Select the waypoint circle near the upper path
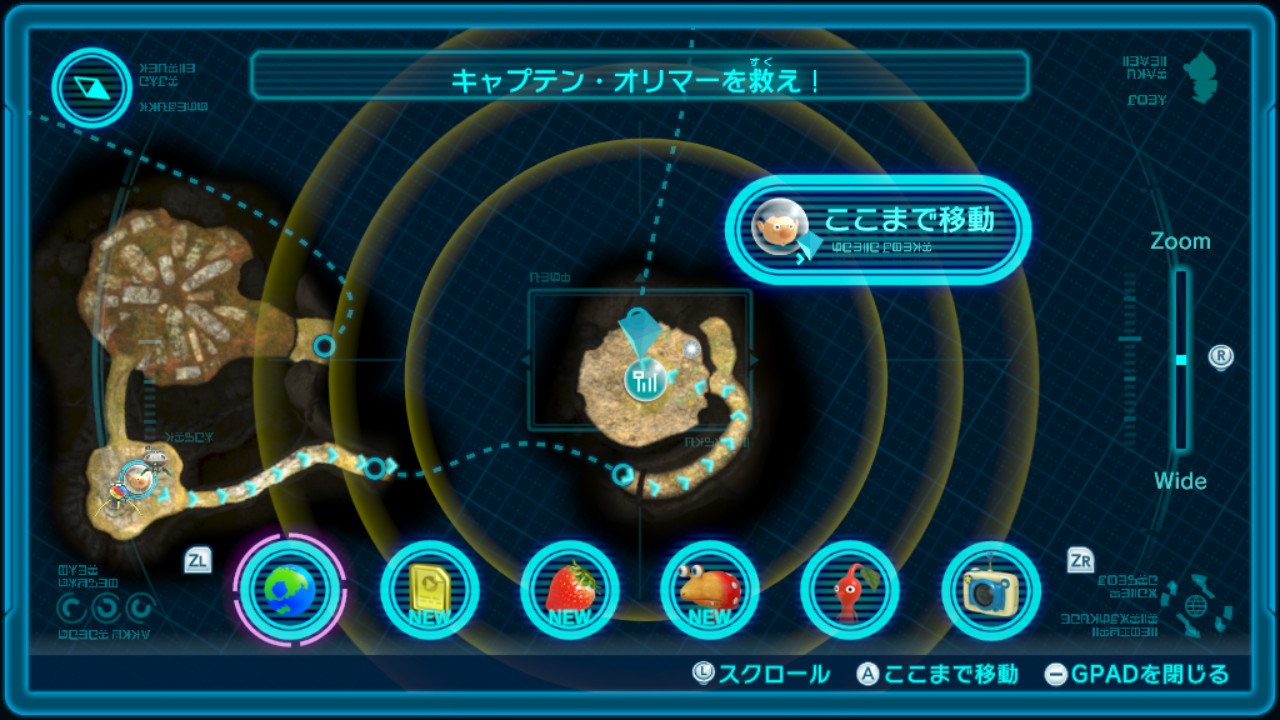The width and height of the screenshot is (1280, 720). [x=324, y=346]
